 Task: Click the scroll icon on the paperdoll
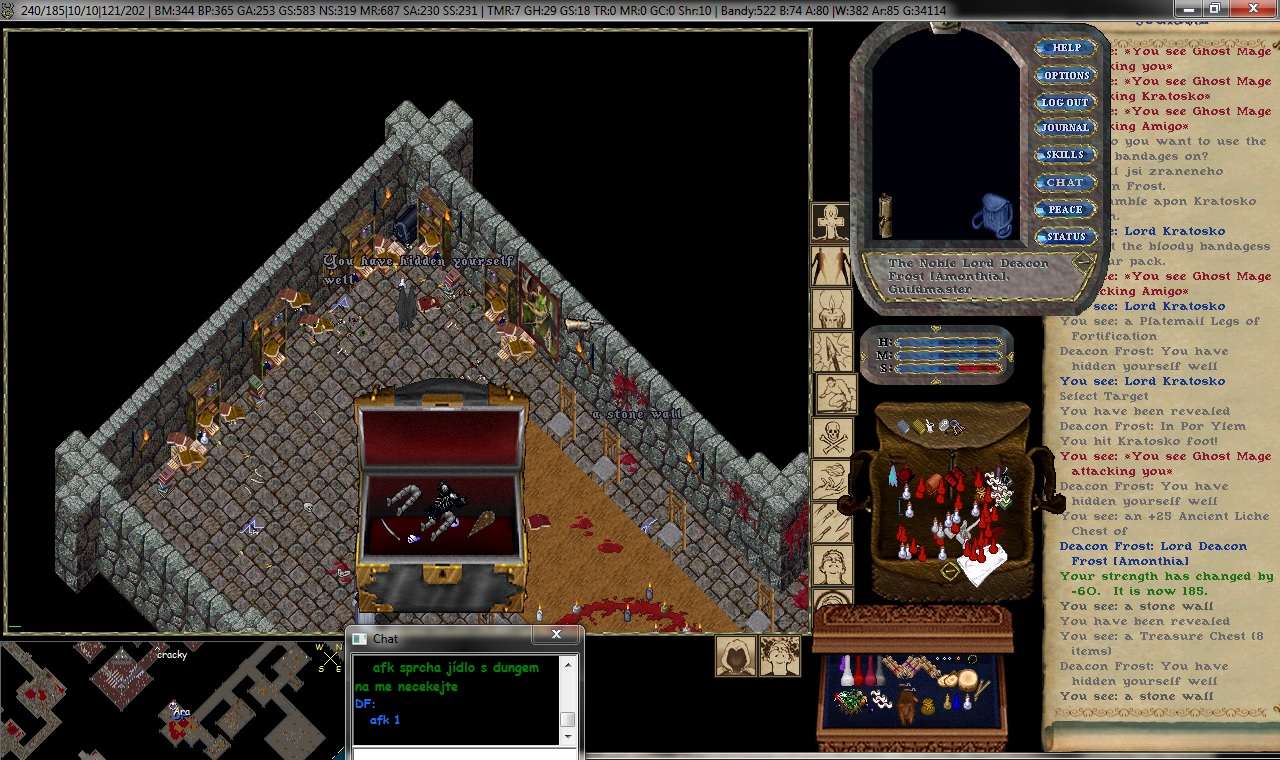pos(884,215)
